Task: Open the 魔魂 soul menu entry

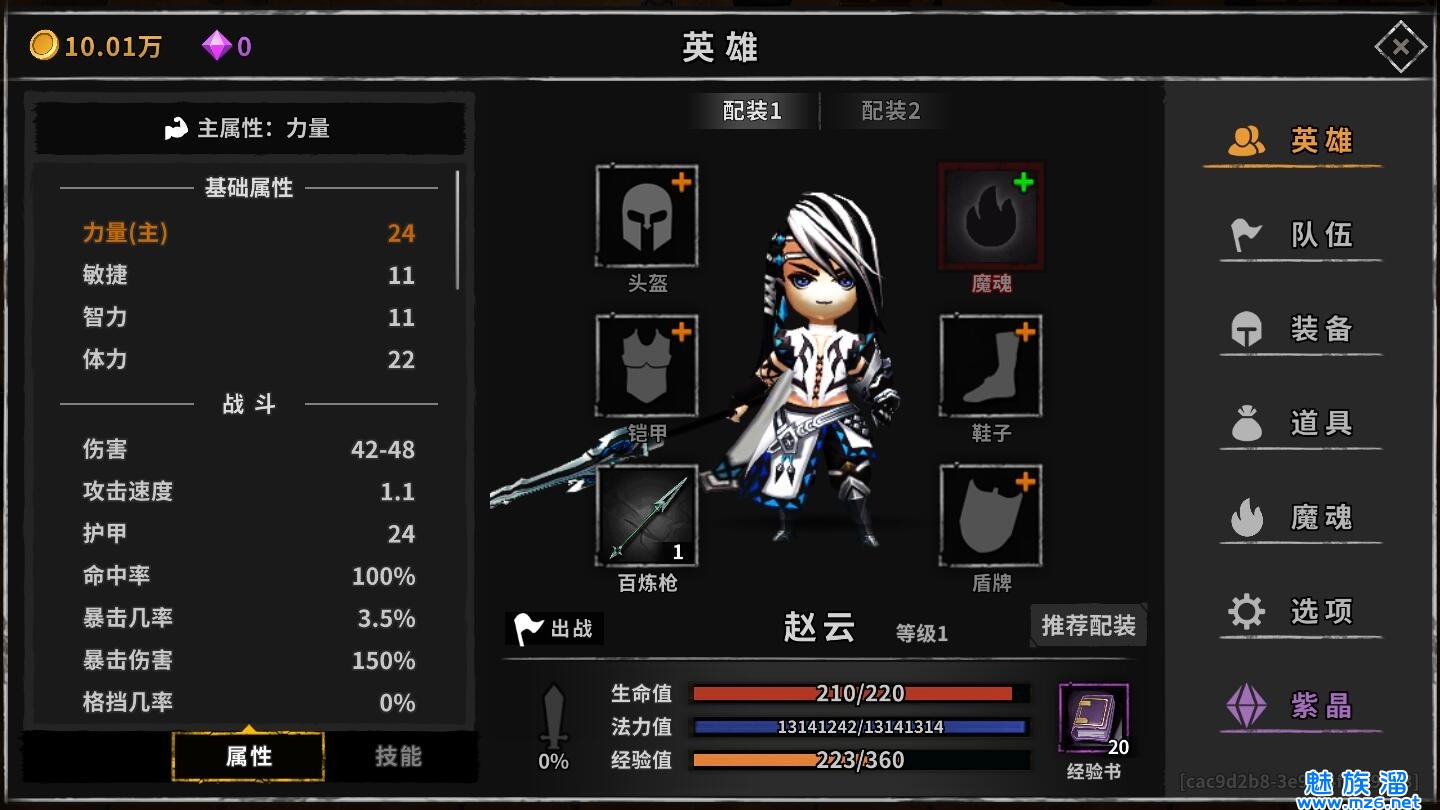Action: click(x=1300, y=517)
